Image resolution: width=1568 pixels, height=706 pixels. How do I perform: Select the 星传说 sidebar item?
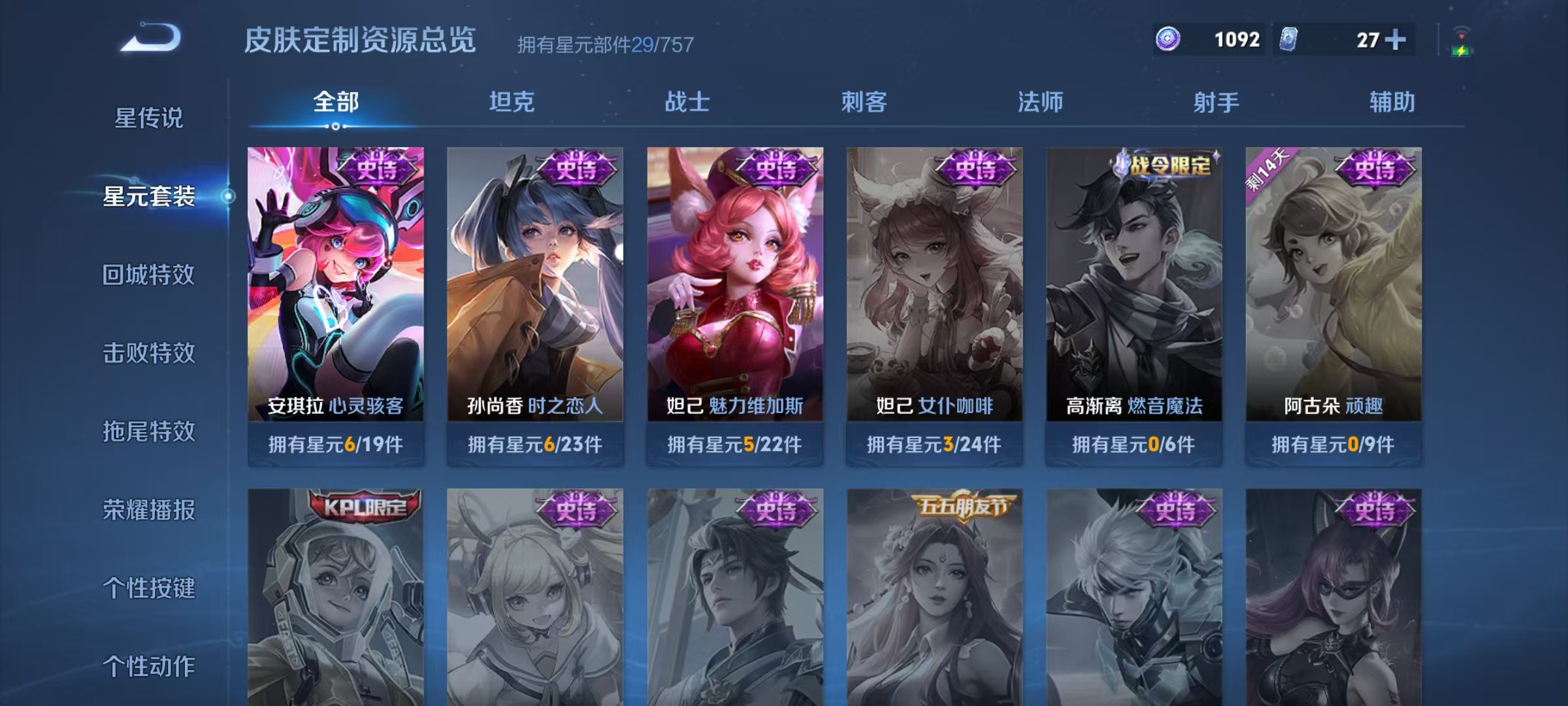(x=149, y=116)
